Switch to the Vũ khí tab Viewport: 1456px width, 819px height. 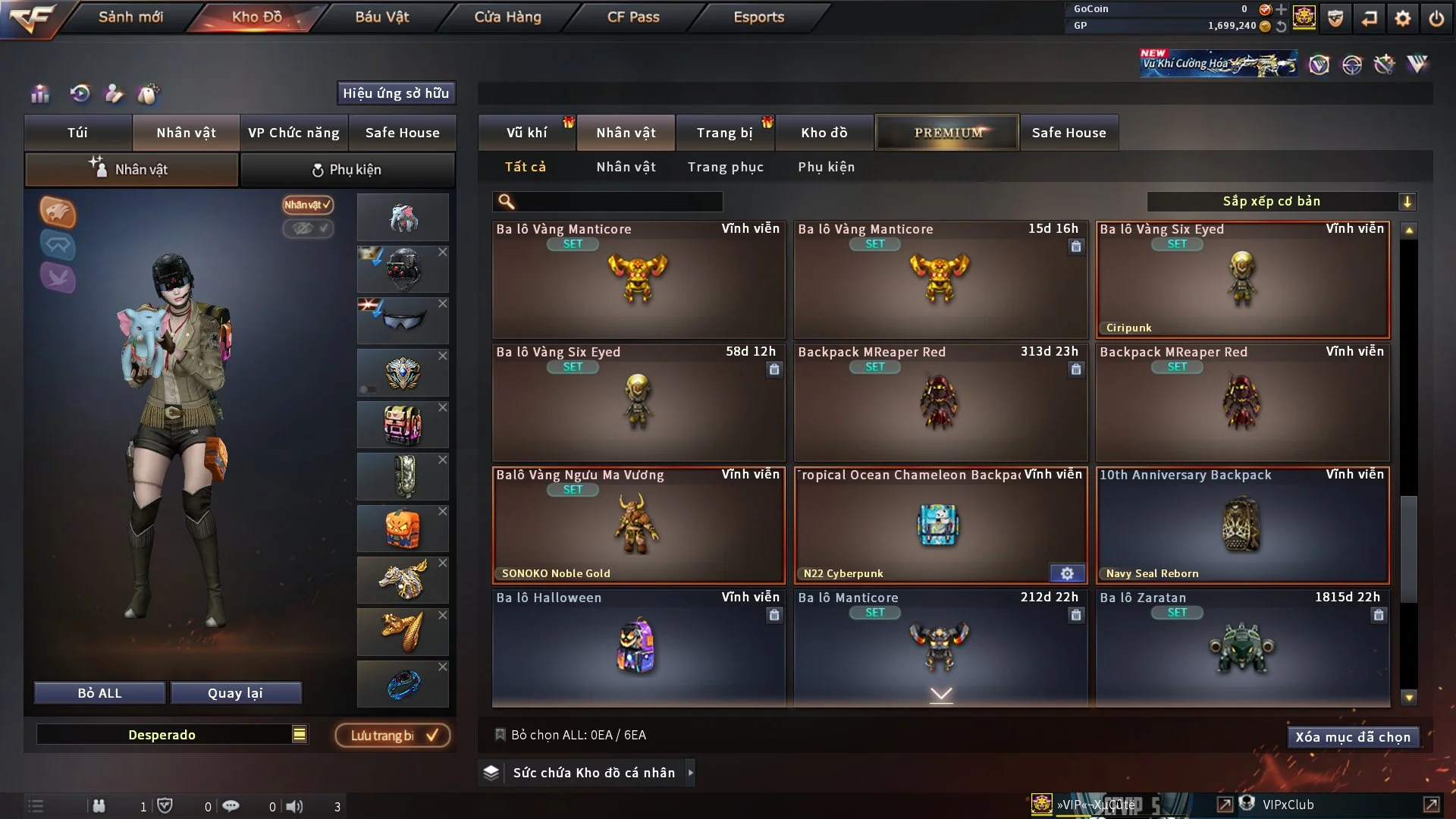point(526,133)
